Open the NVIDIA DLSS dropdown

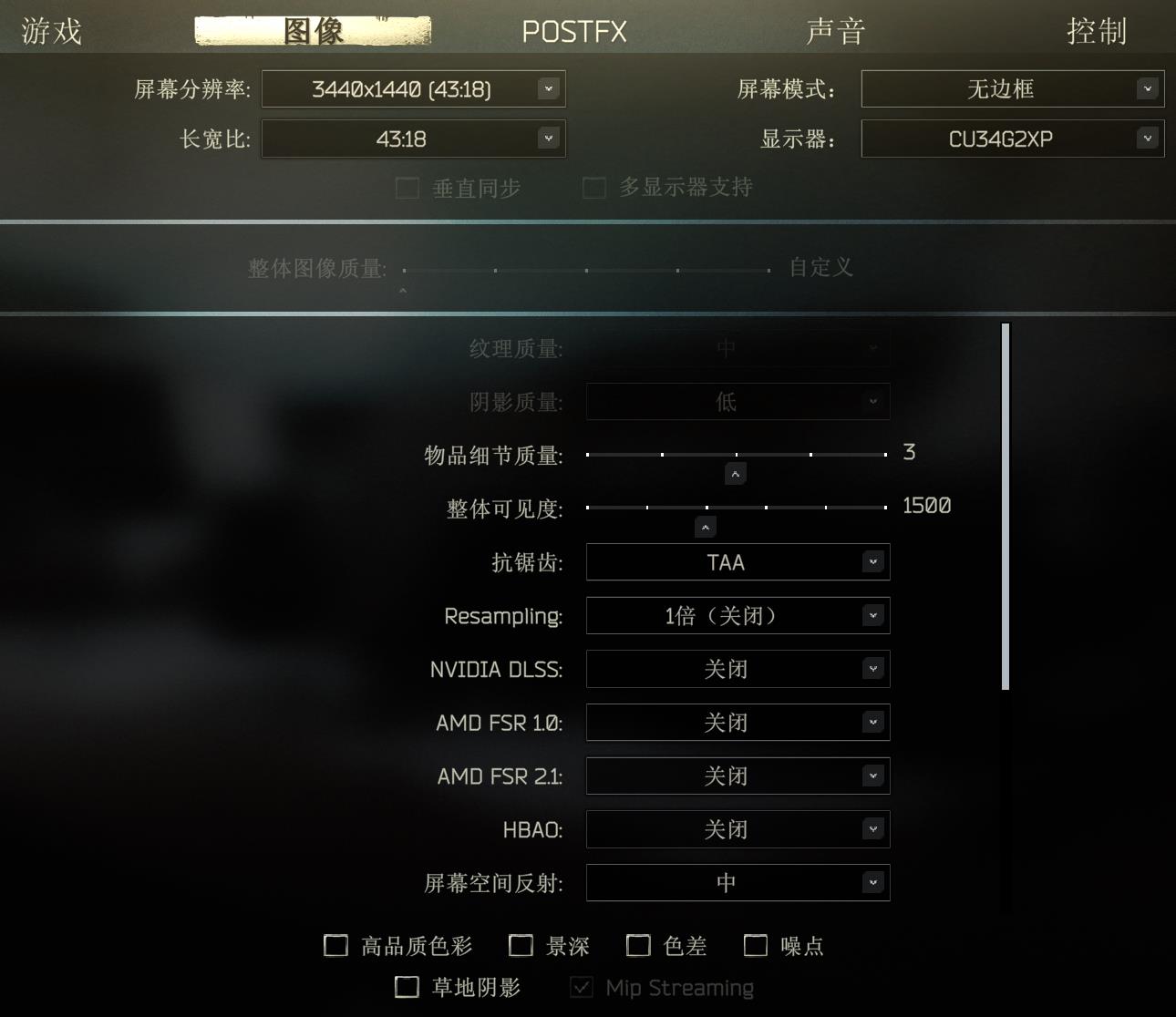coord(737,669)
